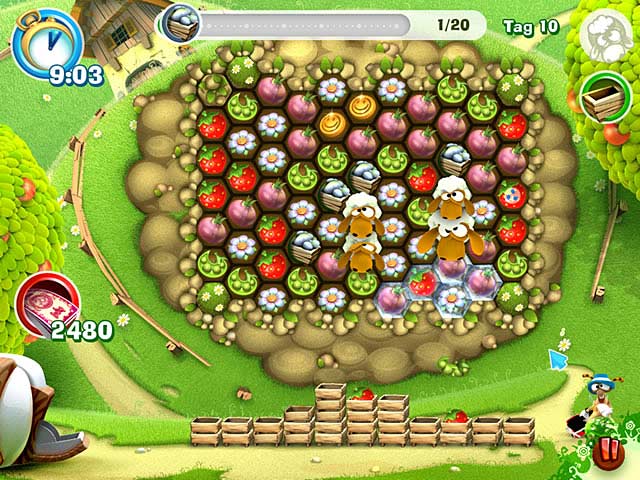Screen dimensions: 640x480
Task: Select the frozen strawberry tile
Action: pos(422,285)
